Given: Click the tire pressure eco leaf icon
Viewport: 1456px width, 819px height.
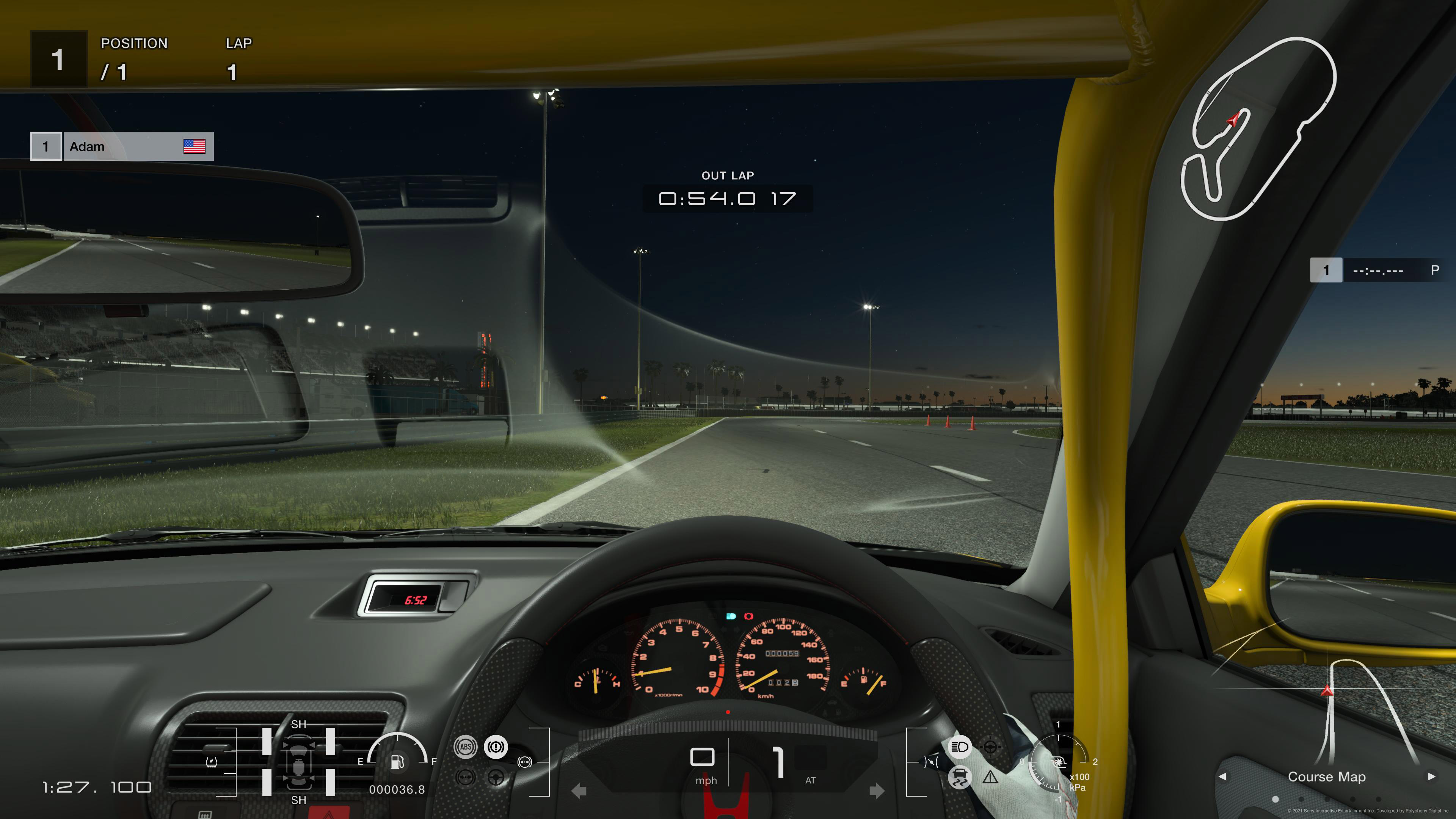Looking at the screenshot, I should click(x=212, y=762).
